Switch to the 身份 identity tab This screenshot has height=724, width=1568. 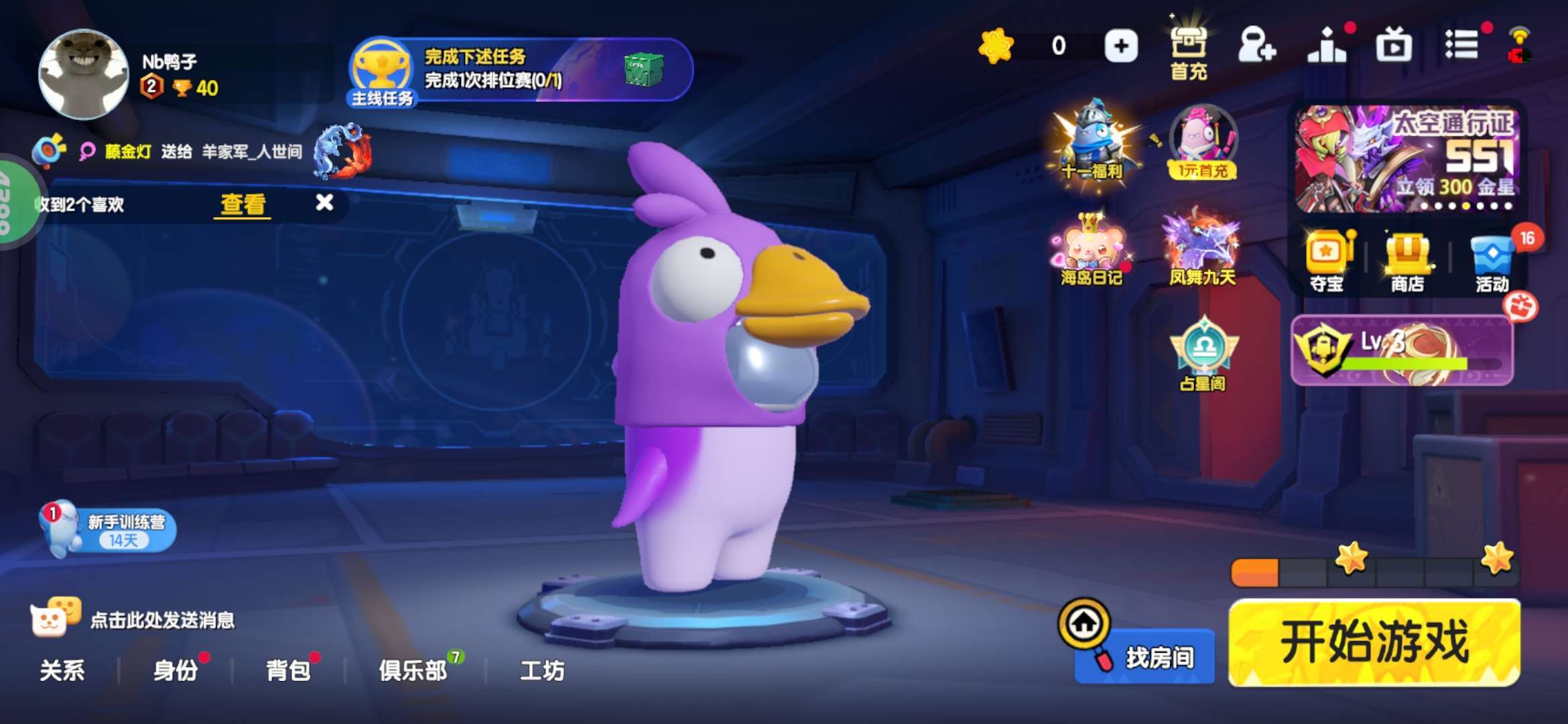click(x=176, y=670)
